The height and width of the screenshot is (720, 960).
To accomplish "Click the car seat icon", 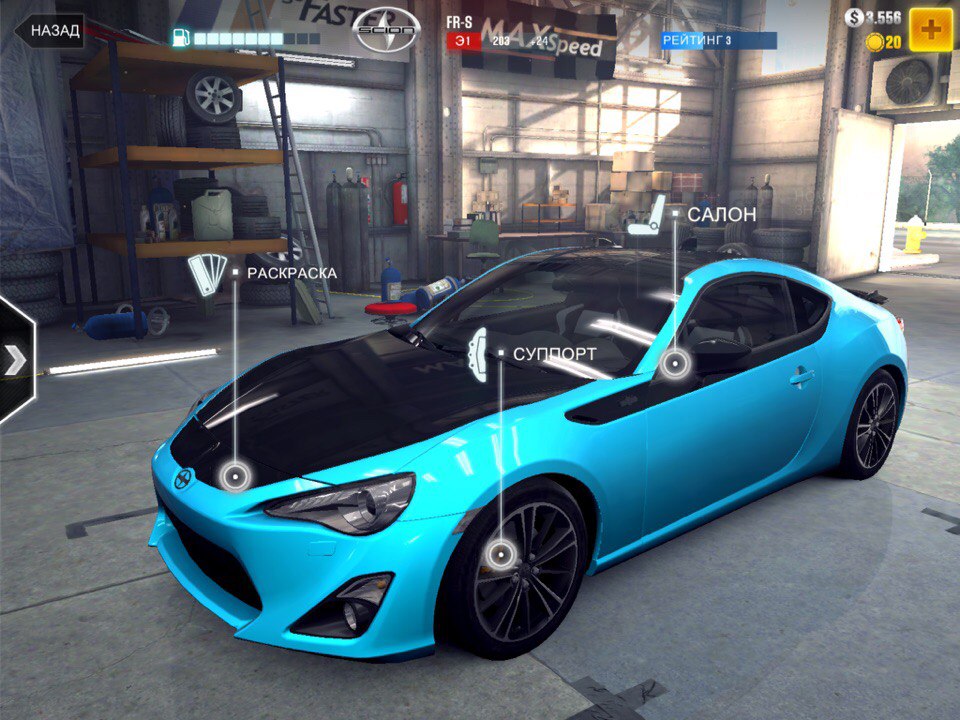I will click(x=654, y=212).
